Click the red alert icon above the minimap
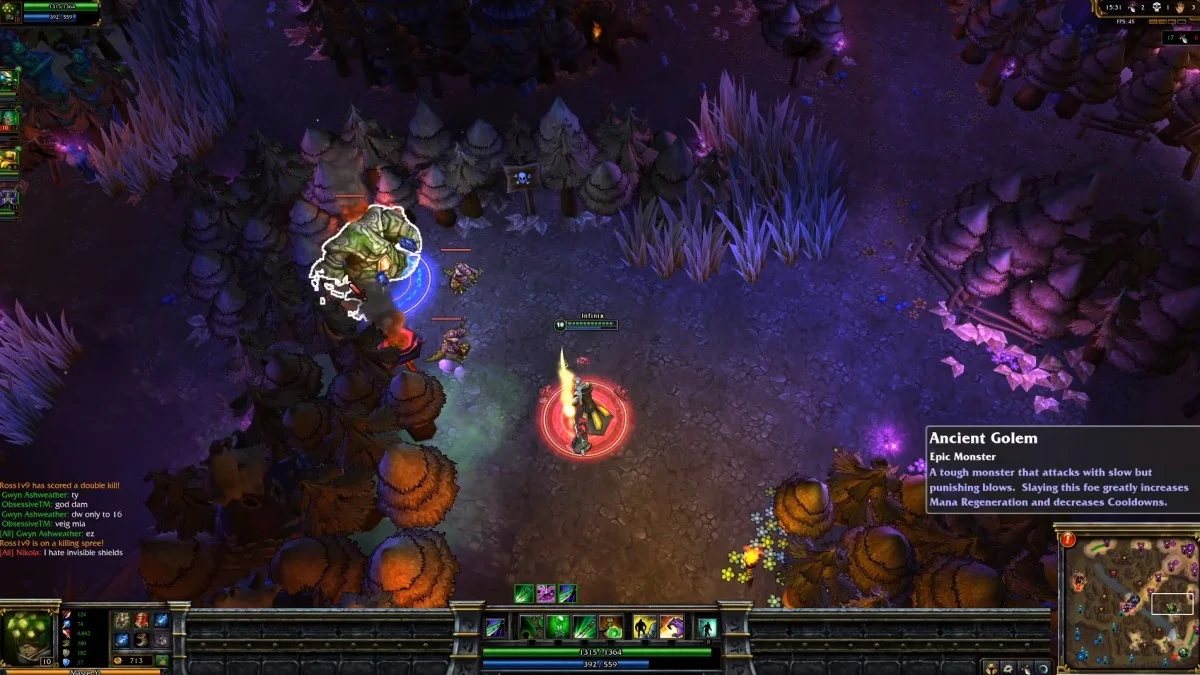Viewport: 1200px width, 675px height. (1069, 540)
